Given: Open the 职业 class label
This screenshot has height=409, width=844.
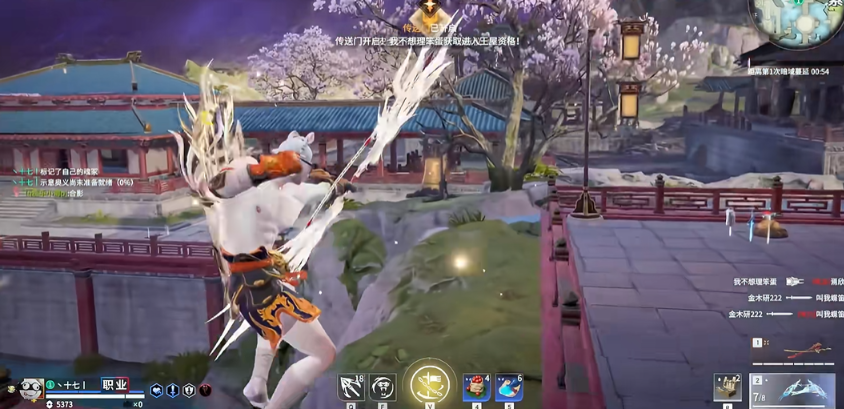Looking at the screenshot, I should [x=115, y=384].
